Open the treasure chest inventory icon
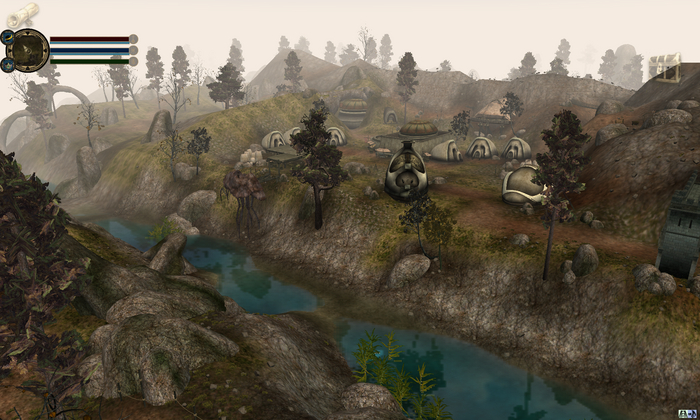The width and height of the screenshot is (700, 420). (663, 67)
